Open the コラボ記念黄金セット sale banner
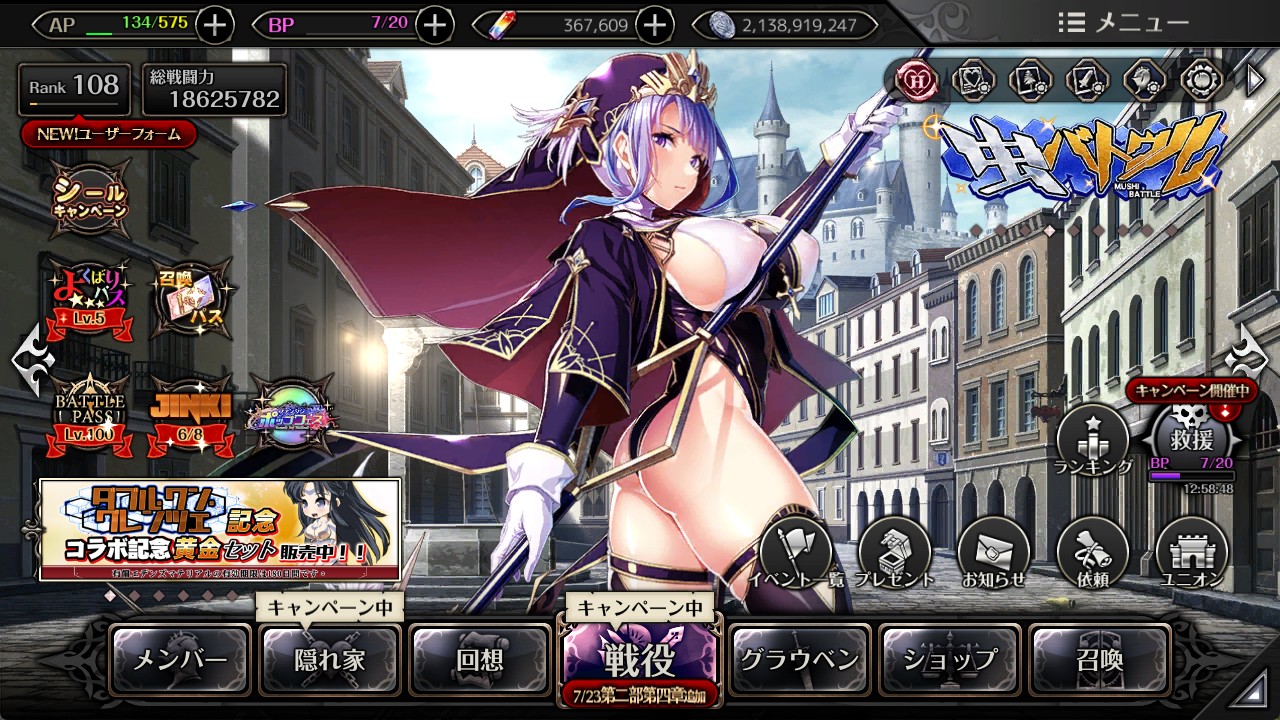Screen dimensions: 1280x720 pyautogui.click(x=220, y=530)
